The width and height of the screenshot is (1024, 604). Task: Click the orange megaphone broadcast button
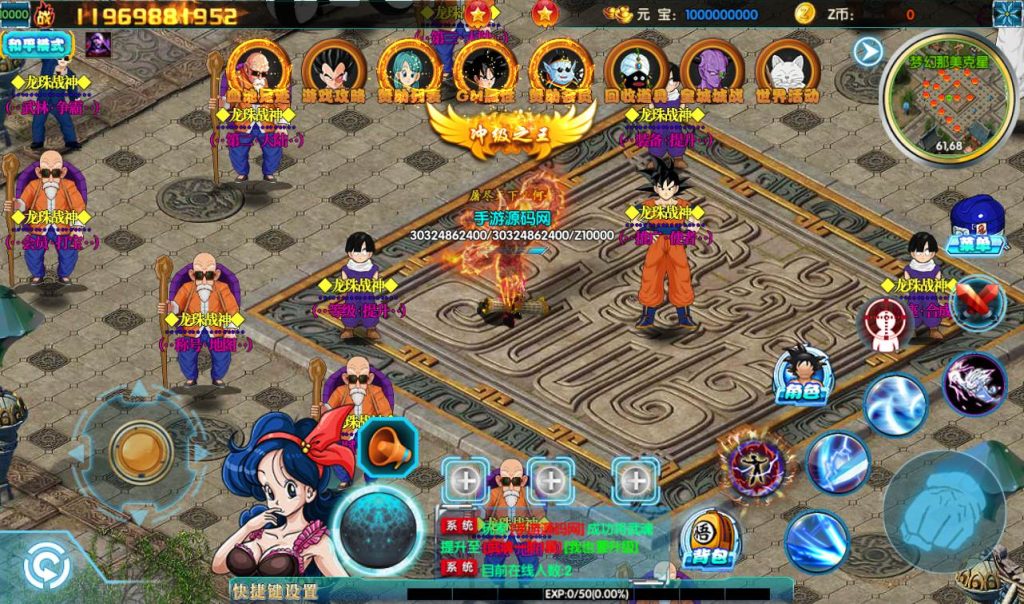click(386, 447)
